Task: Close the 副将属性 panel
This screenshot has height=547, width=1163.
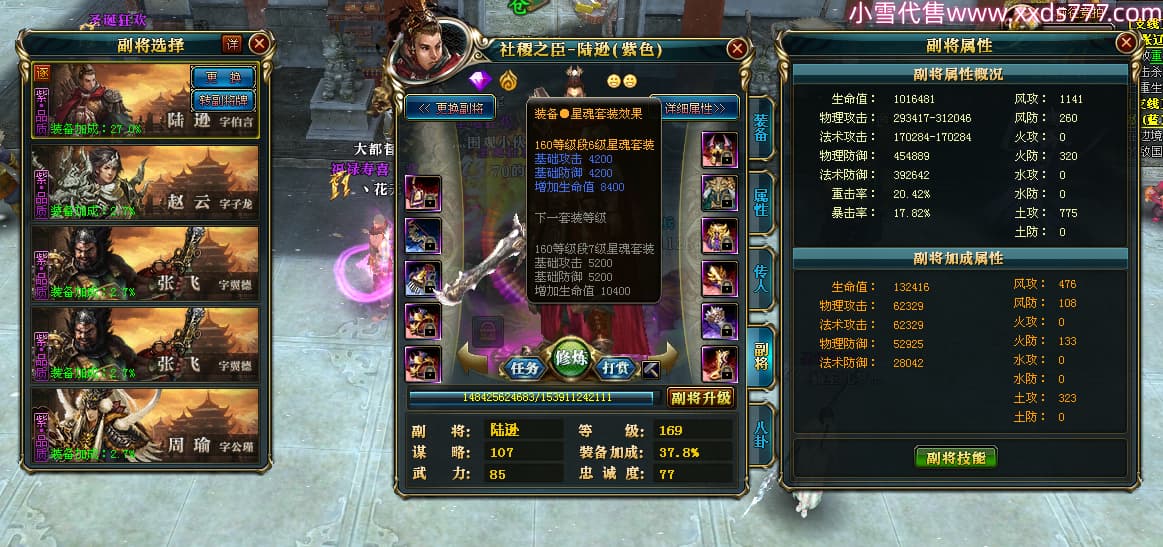Action: pos(1126,45)
